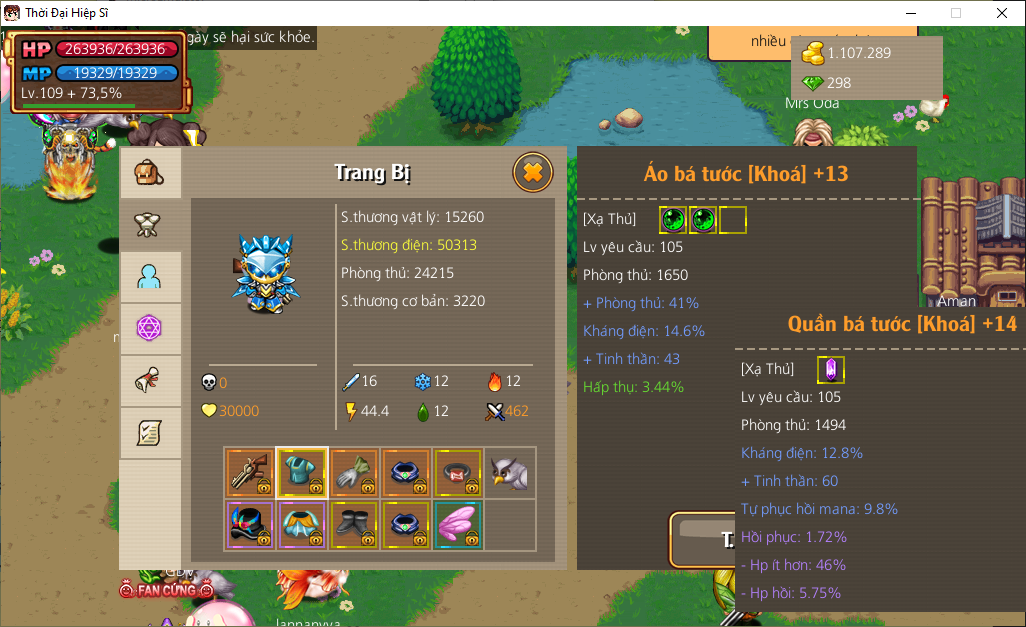Select the red-gem ring slot
Image resolution: width=1026 pixels, height=627 pixels.
click(458, 472)
